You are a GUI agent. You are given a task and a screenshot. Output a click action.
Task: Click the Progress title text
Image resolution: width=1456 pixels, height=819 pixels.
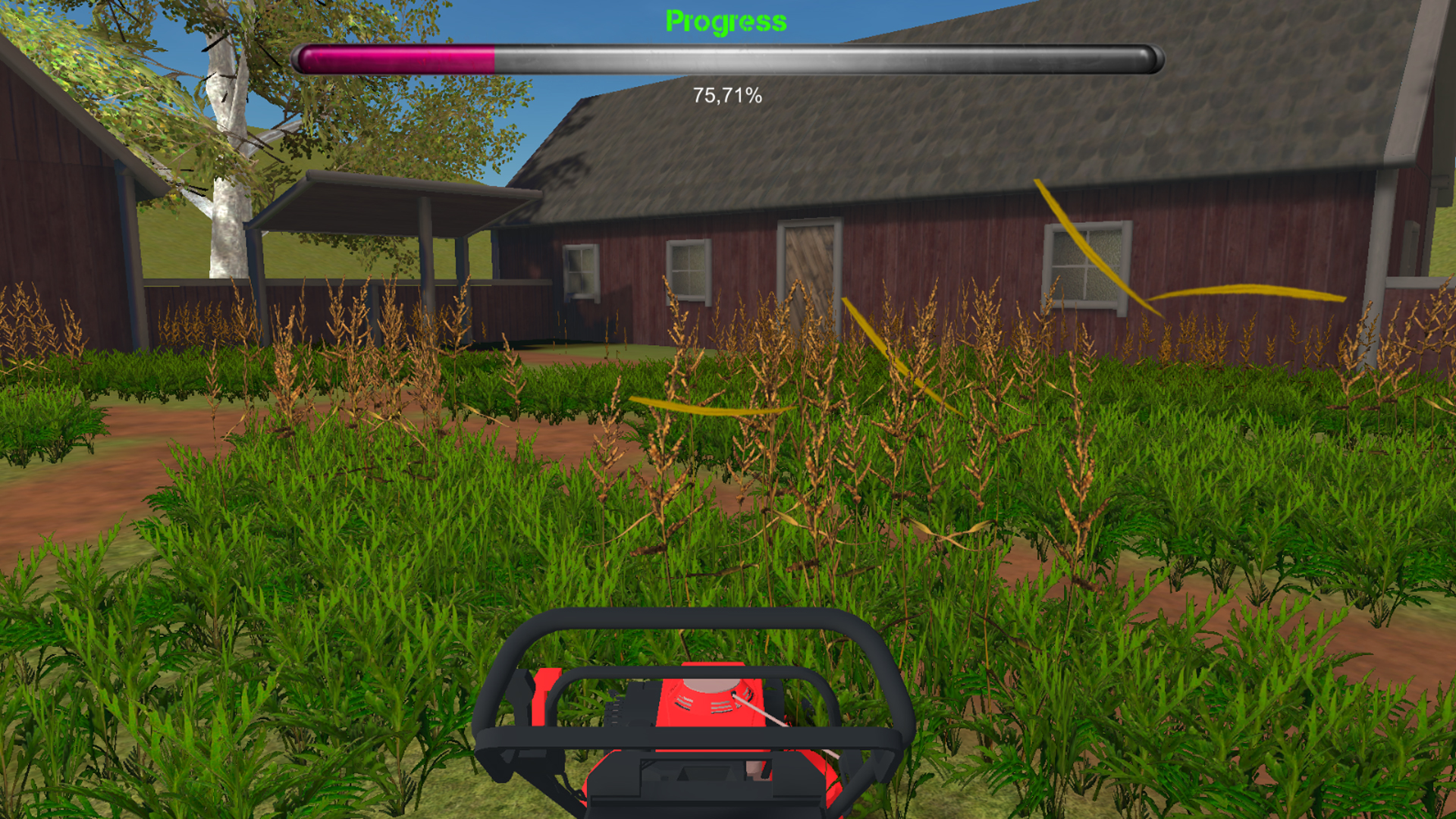coord(725,20)
